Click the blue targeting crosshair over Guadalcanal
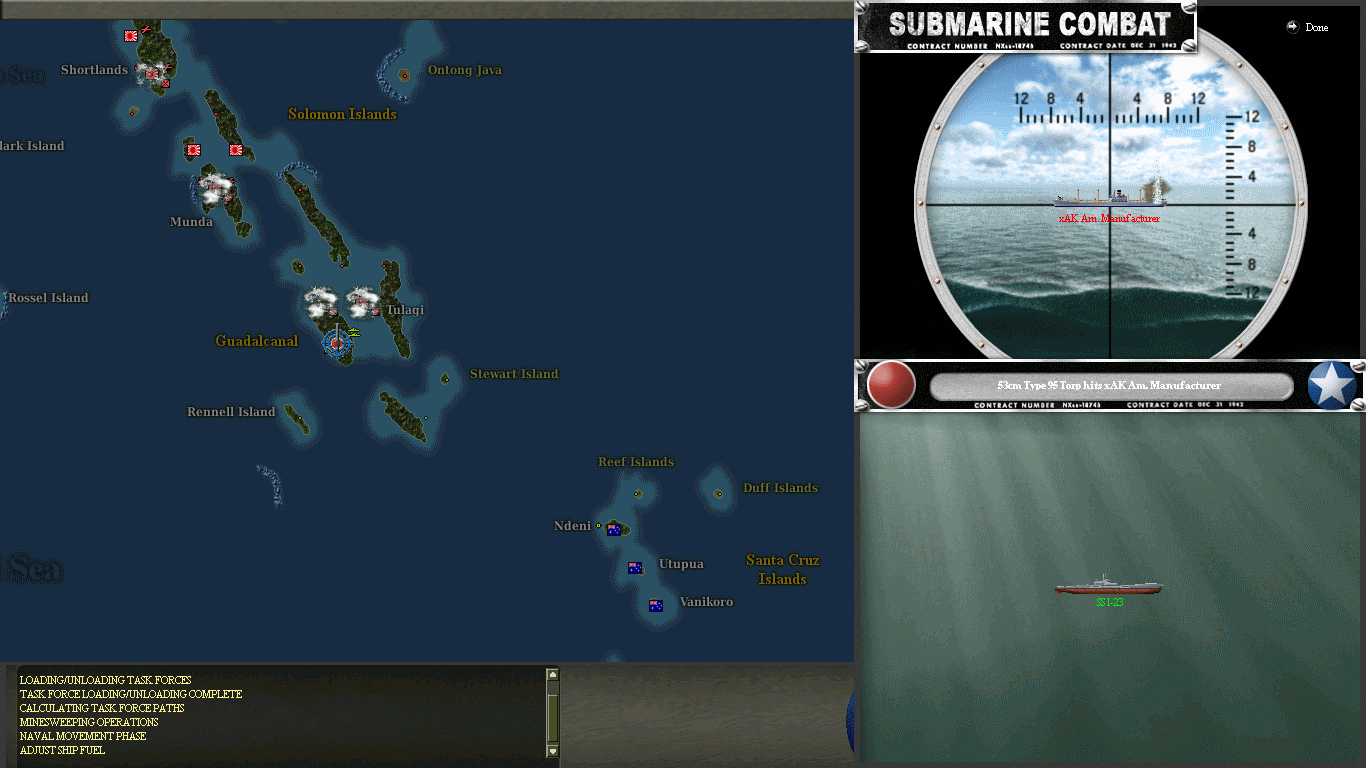Viewport: 1366px width, 768px height. [337, 343]
